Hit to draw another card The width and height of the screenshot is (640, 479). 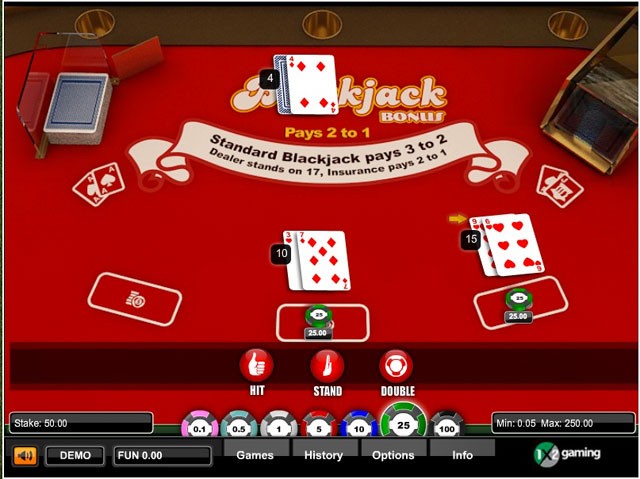click(257, 365)
